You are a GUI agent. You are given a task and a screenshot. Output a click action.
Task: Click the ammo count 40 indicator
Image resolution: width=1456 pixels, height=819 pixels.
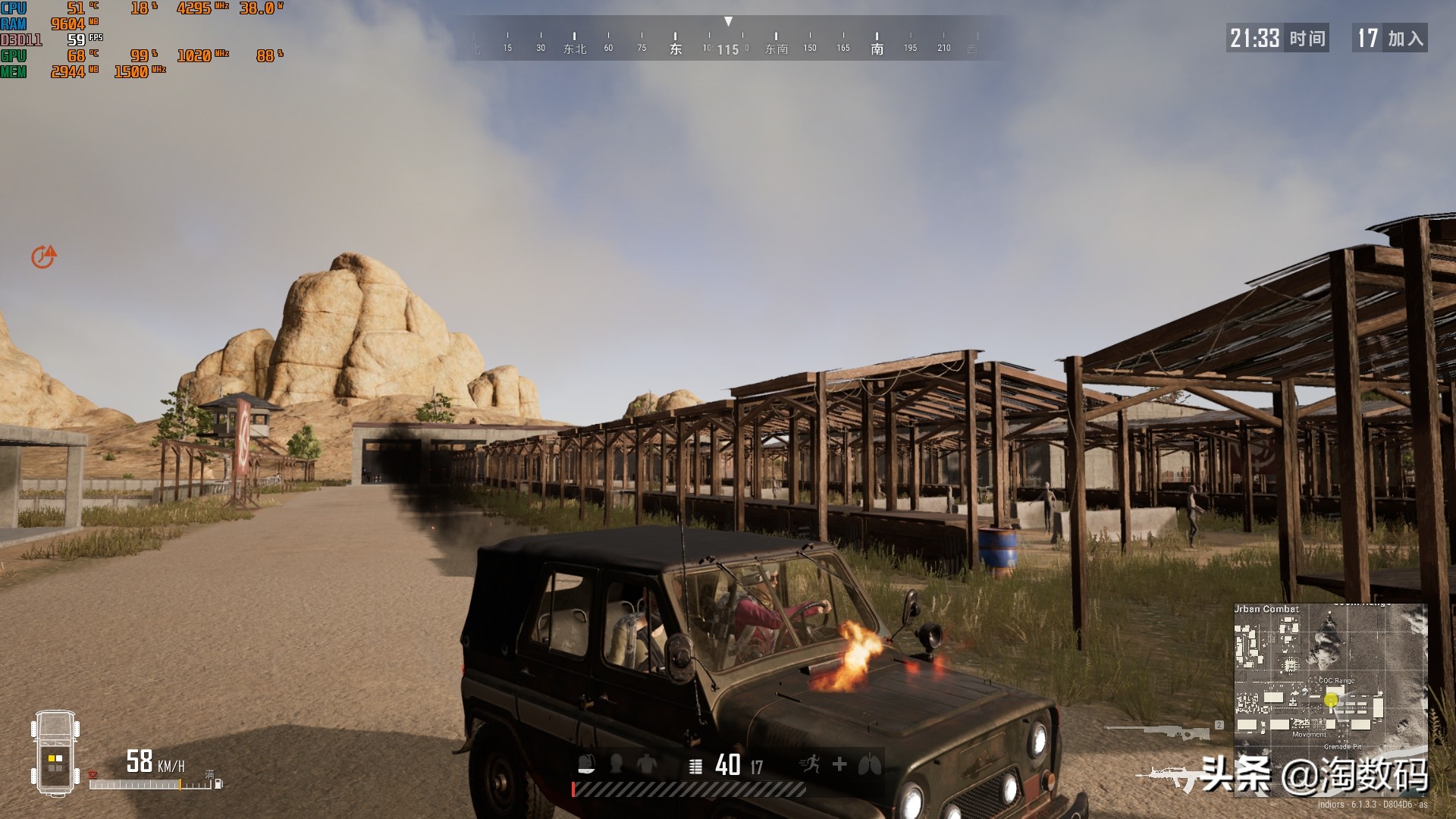pos(726,765)
